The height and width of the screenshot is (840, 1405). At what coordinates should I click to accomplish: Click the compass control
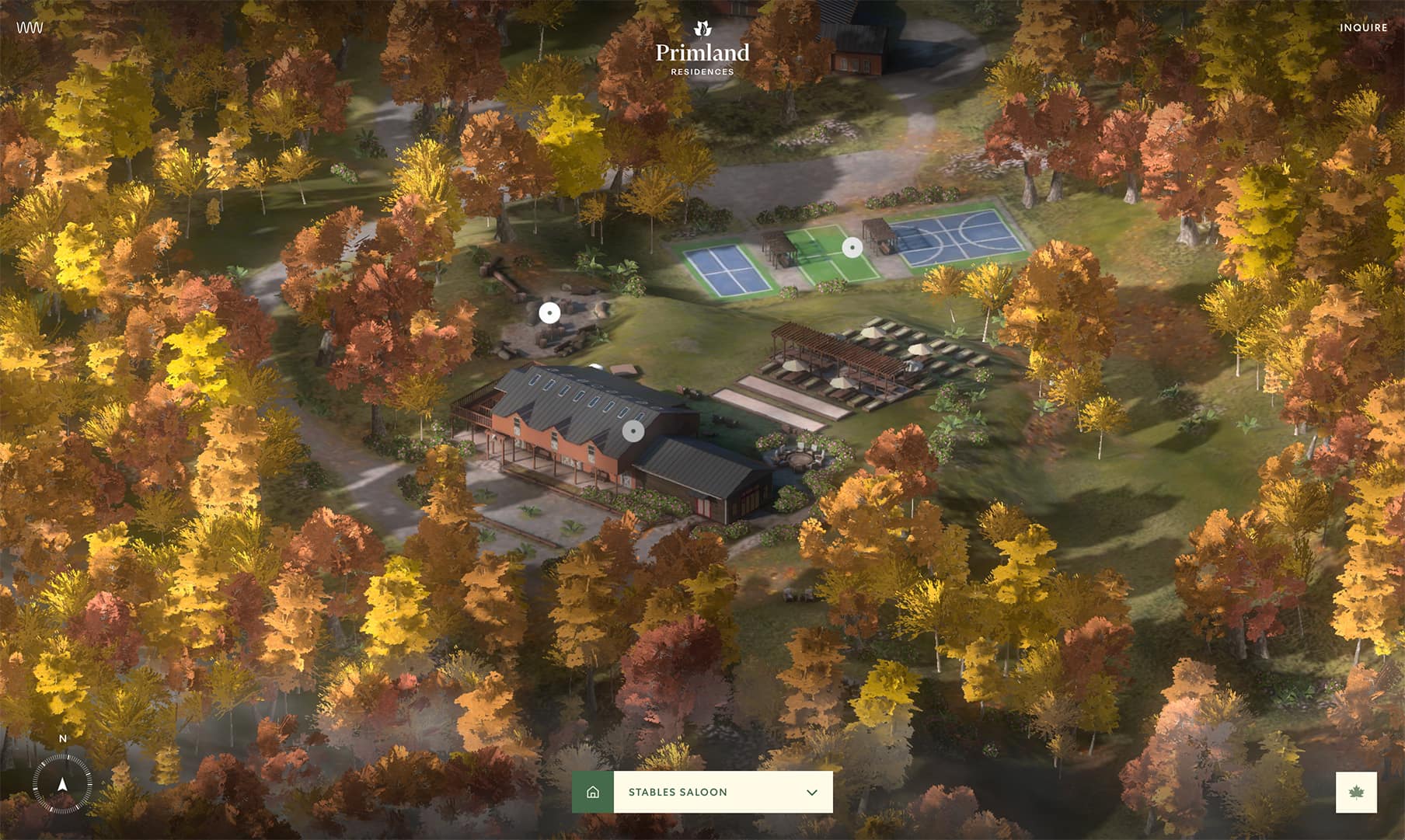point(62,783)
